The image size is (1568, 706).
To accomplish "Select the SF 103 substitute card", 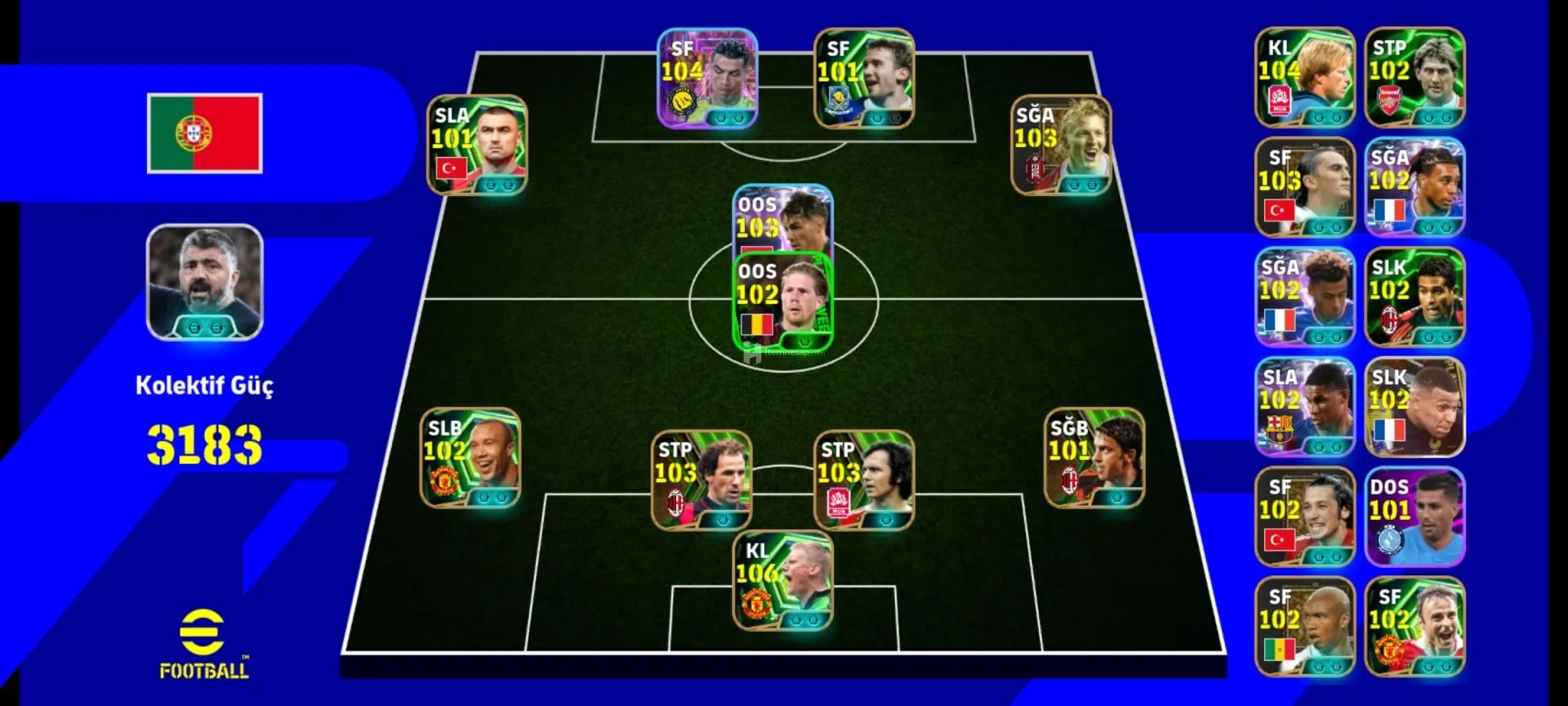I will [x=1305, y=187].
